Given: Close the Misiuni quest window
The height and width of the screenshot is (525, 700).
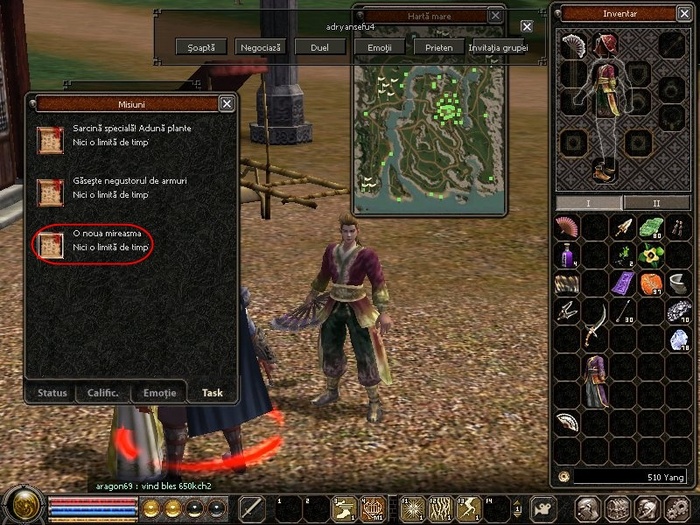Looking at the screenshot, I should tap(227, 103).
